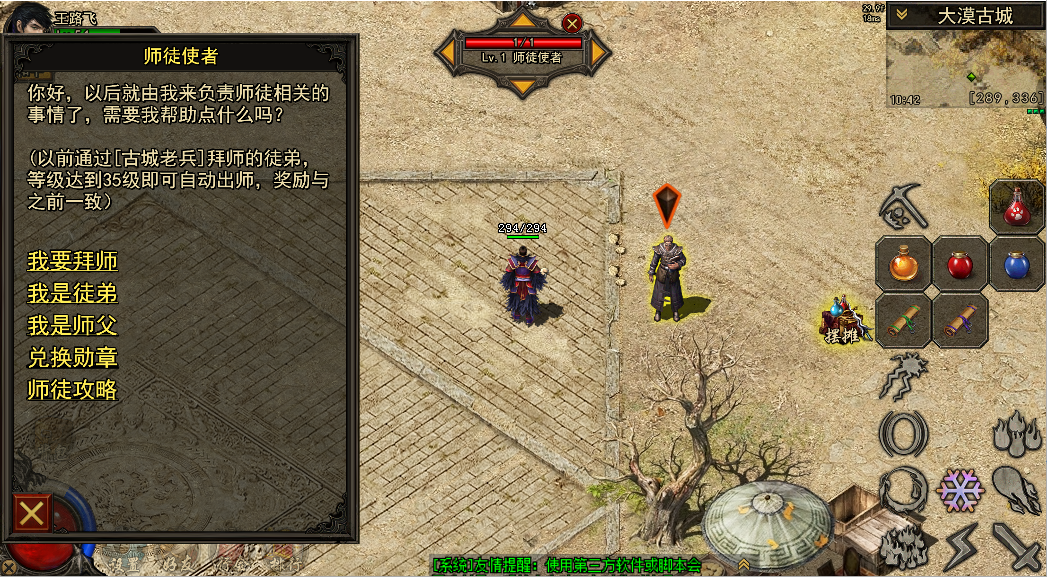Dismiss the target frame with its red X
This screenshot has width=1047, height=577.
click(572, 23)
